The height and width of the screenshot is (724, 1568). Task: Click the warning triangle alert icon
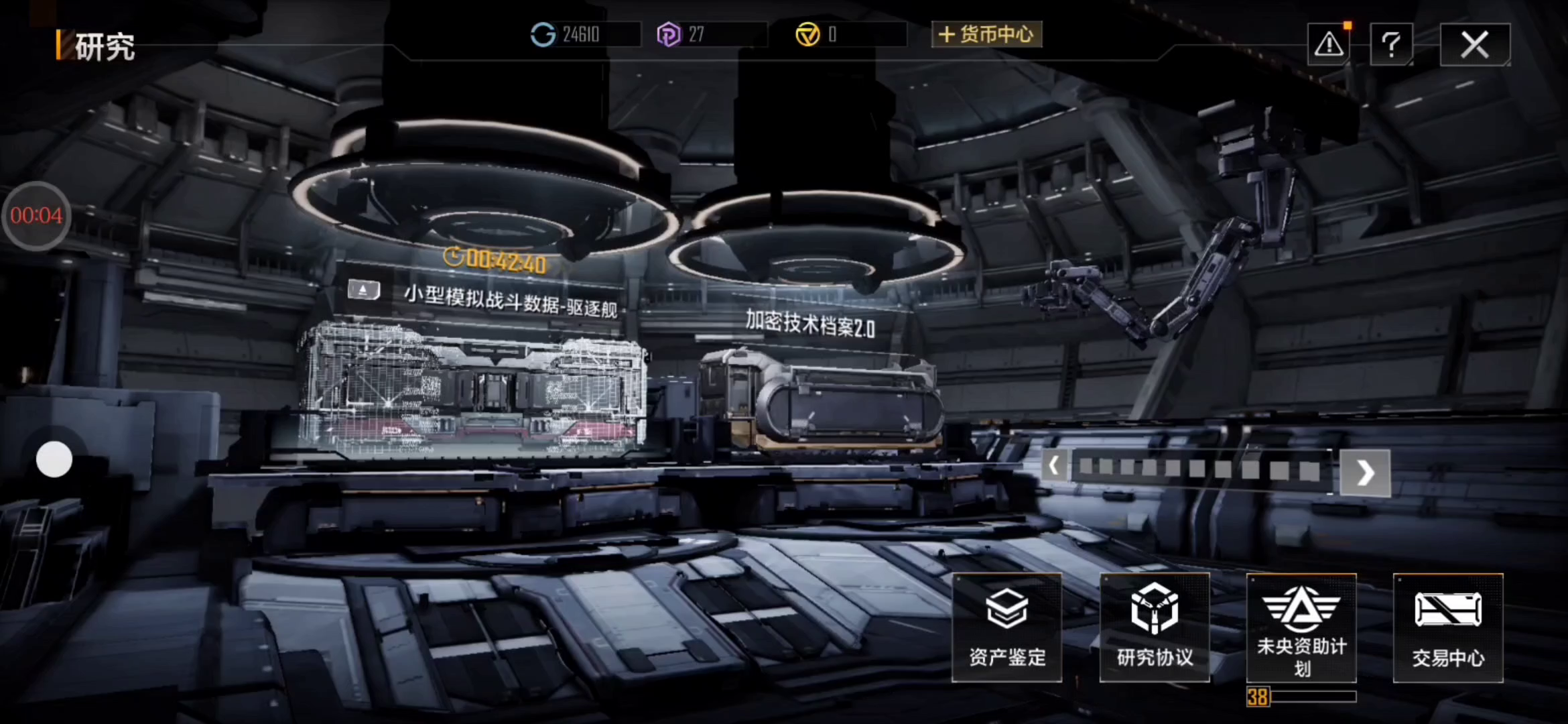click(x=1328, y=45)
